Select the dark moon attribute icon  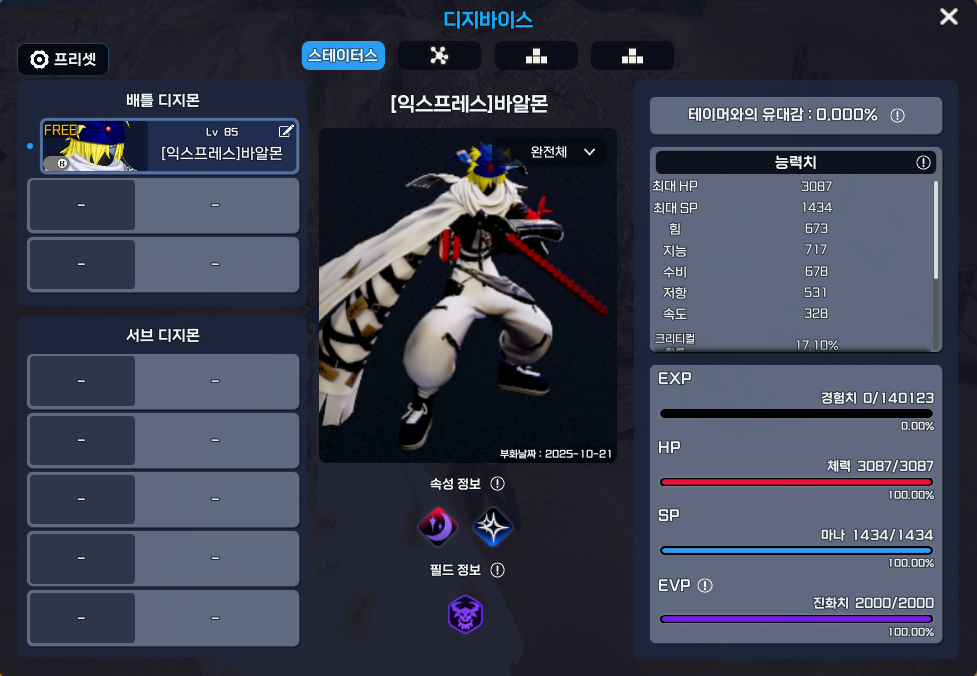coord(437,525)
